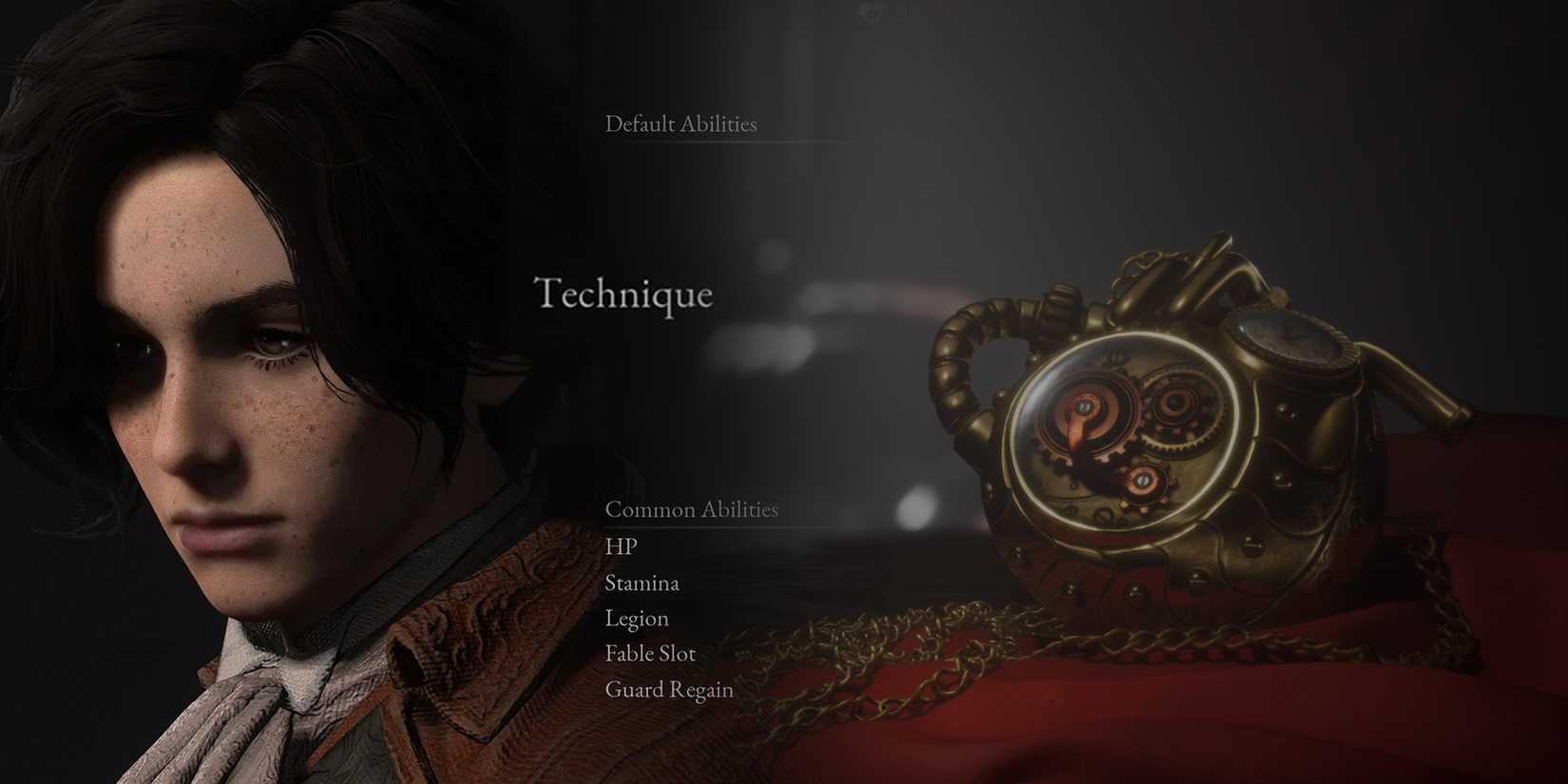Screen dimensions: 1568x784
Task: Open the Default Abilities section
Action: coord(681,124)
